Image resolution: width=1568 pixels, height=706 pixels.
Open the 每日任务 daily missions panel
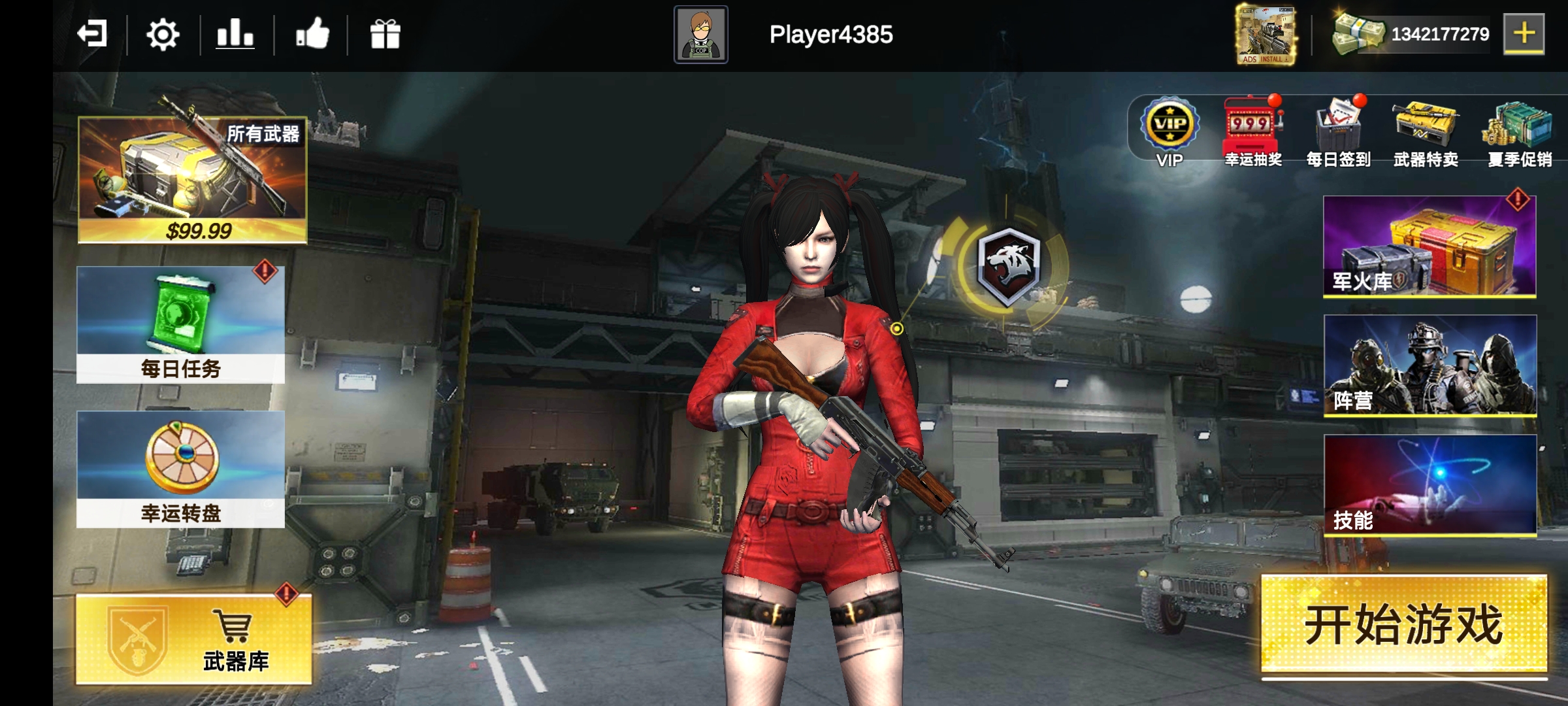(x=181, y=324)
